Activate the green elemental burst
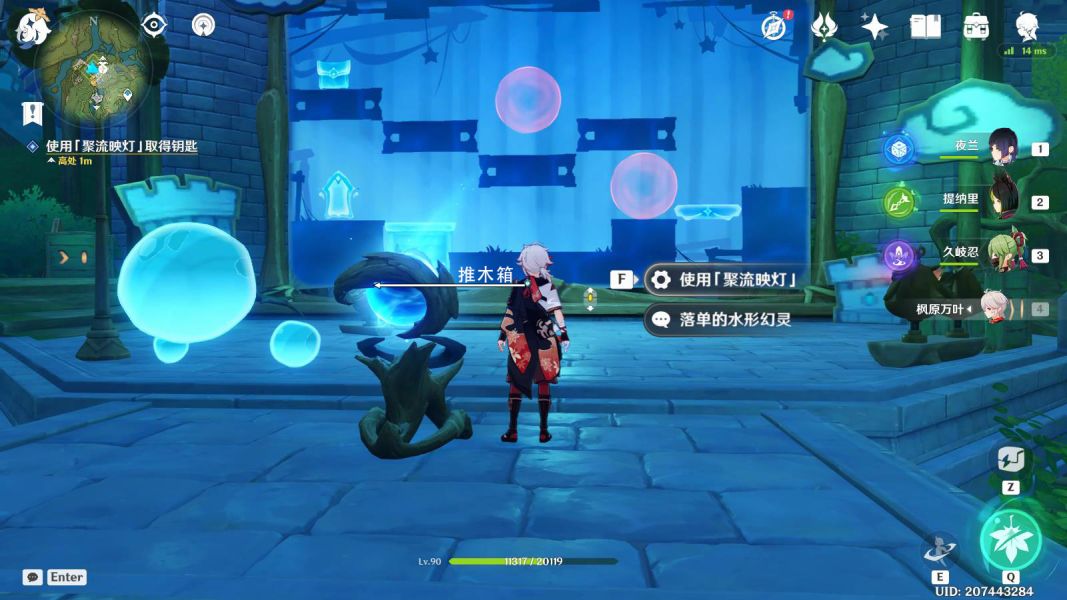 [x=1010, y=540]
